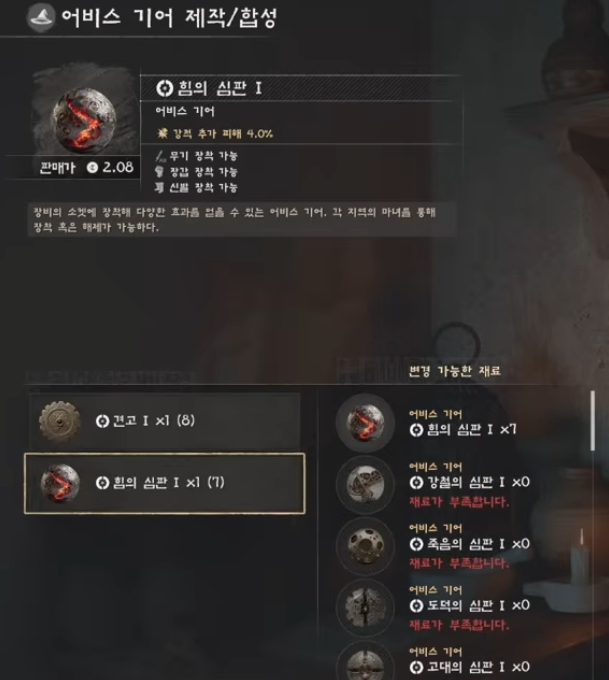Choose 힘의 심판 I ×7 from material list

coord(460,422)
